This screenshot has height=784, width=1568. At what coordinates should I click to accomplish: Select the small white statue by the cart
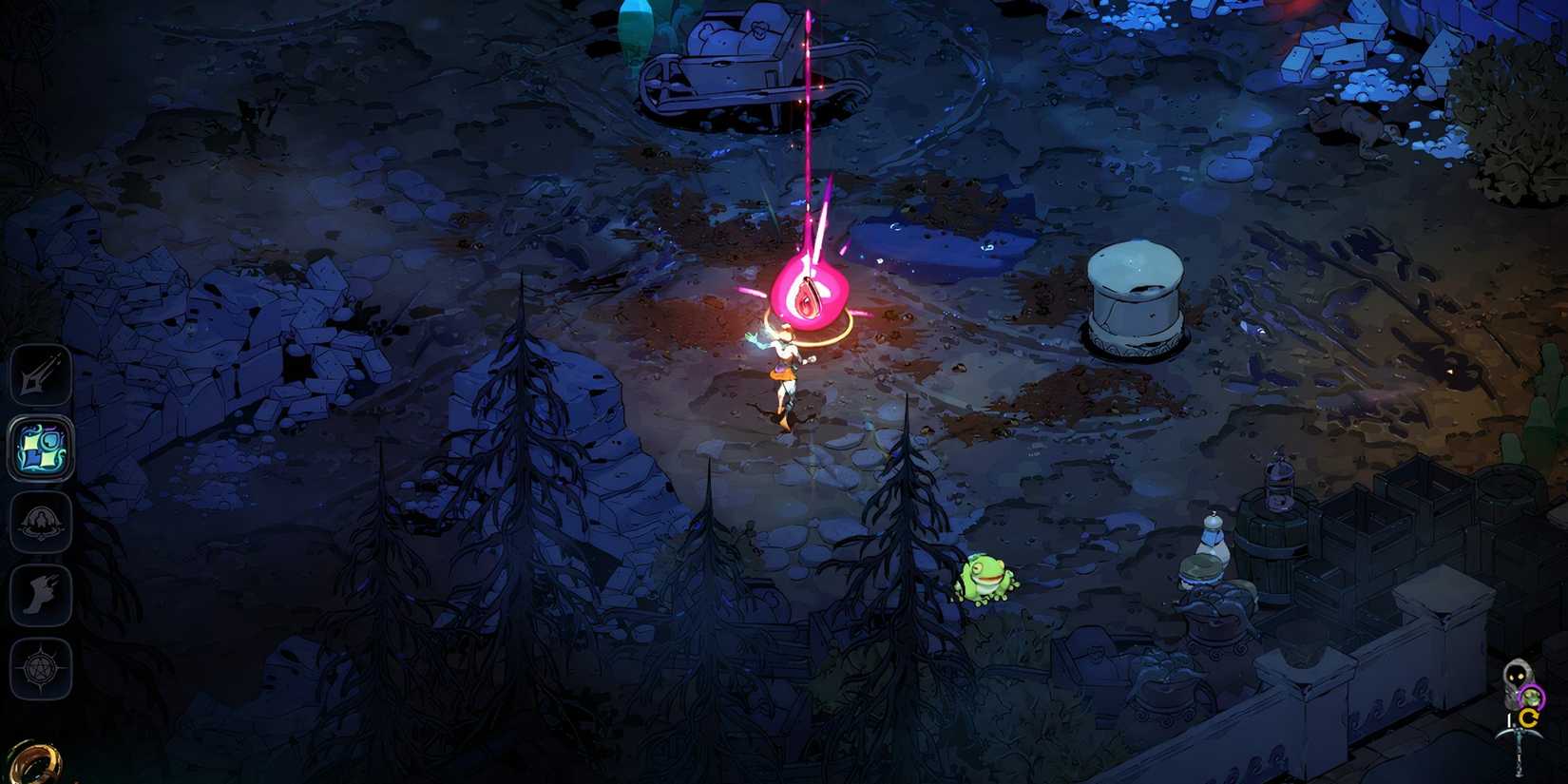[x=1213, y=539]
